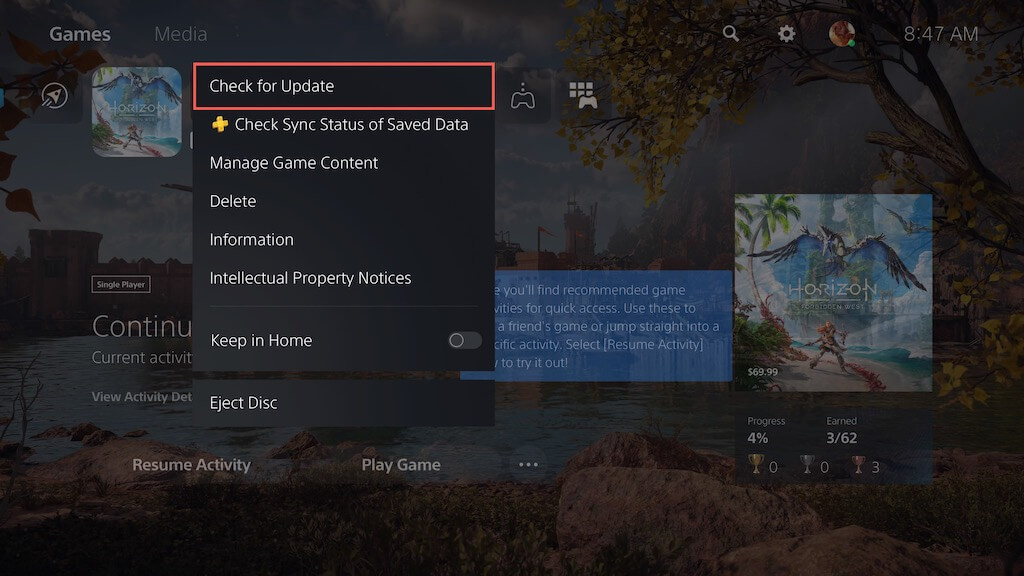Open the Horizon Forbidden West $69.99 card

point(833,292)
